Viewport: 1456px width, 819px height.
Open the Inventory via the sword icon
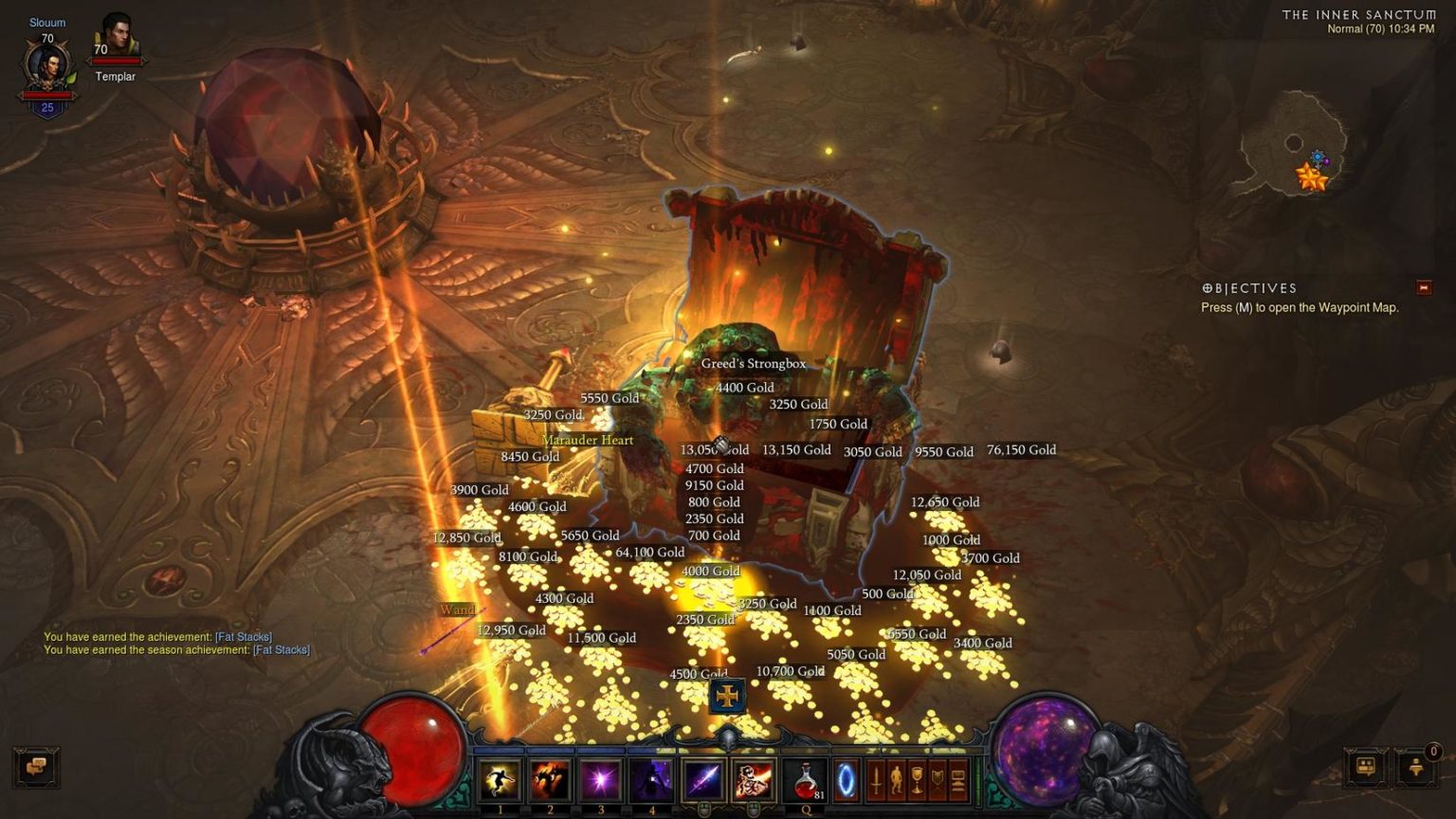[x=876, y=781]
